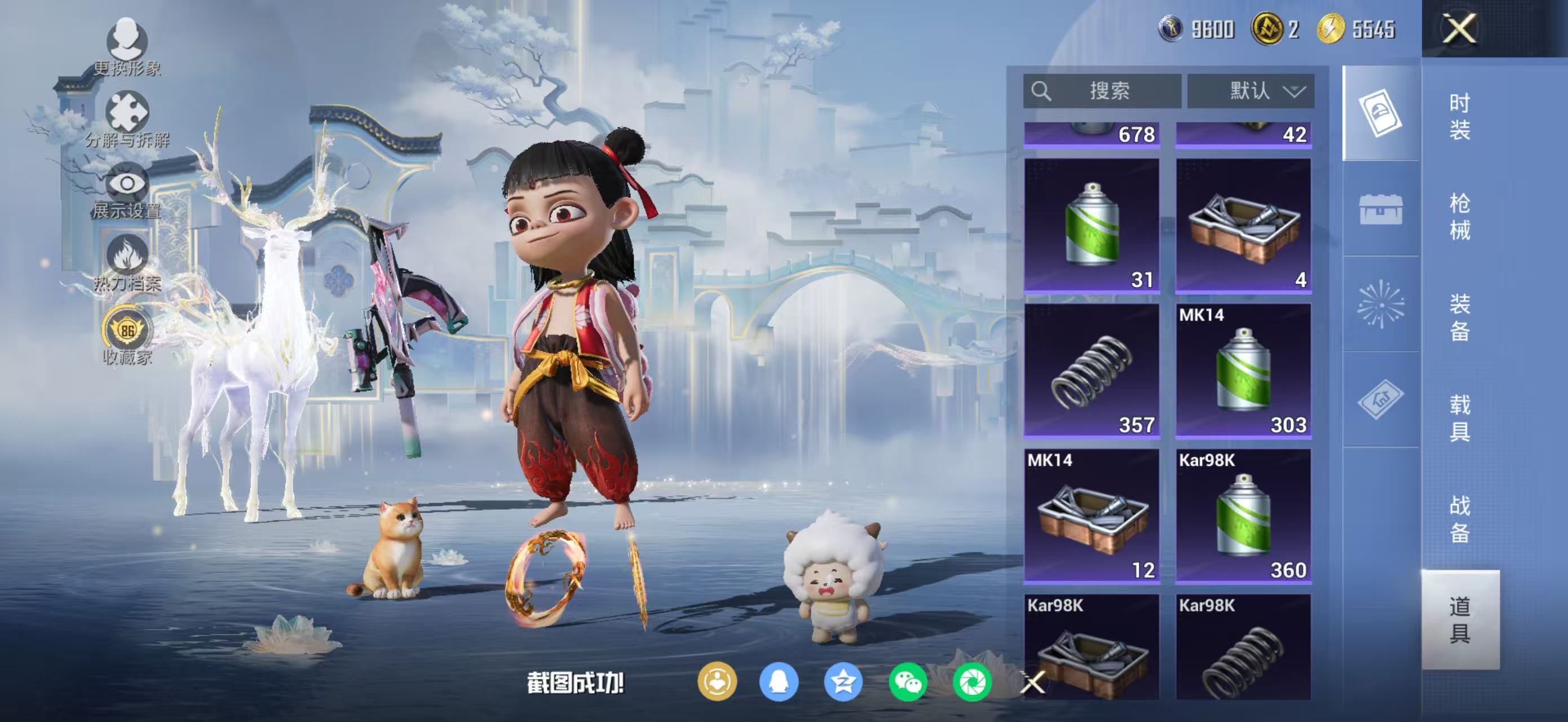Open the 收藏家 collector badge

tap(127, 336)
